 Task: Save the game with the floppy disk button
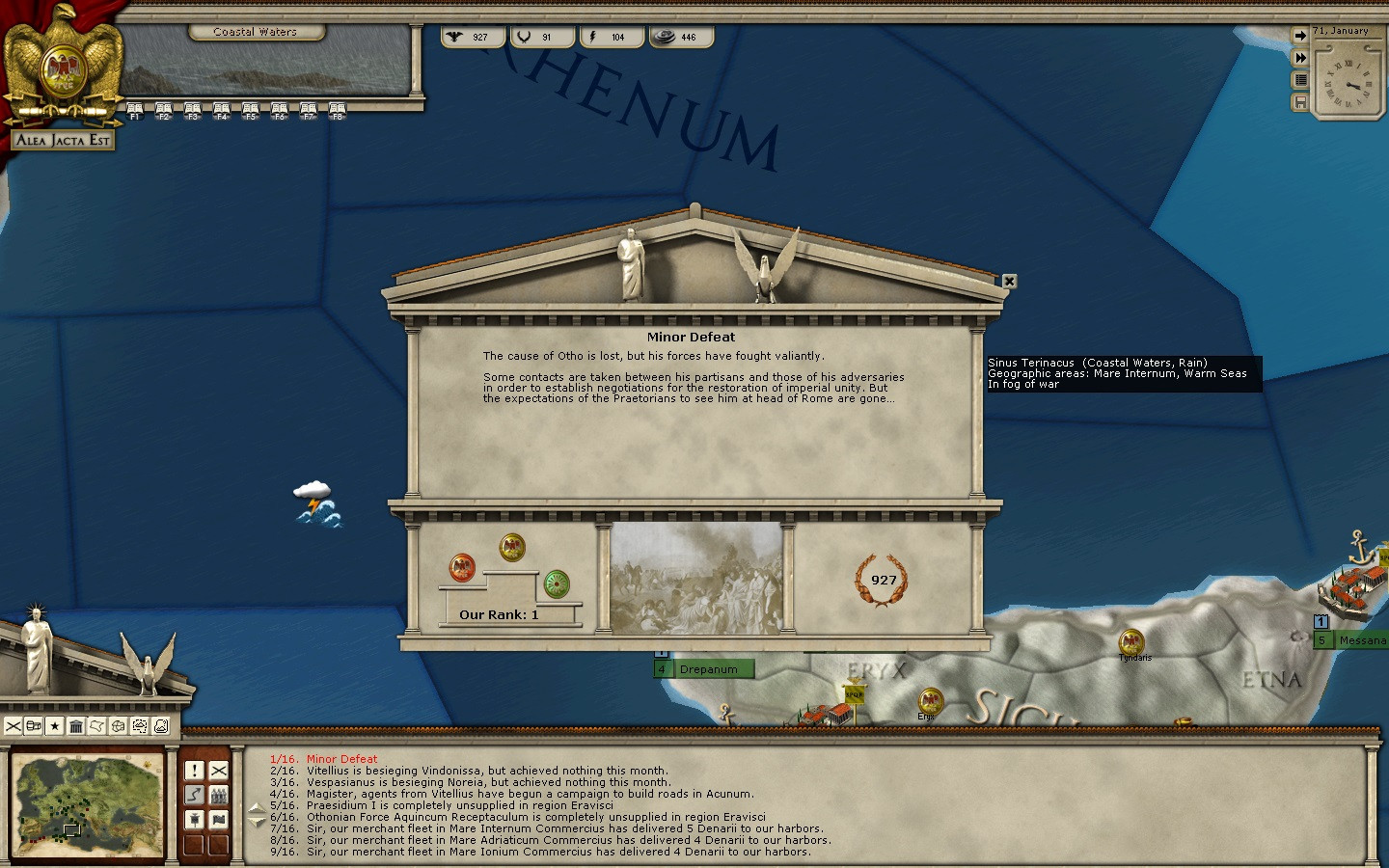[1300, 102]
